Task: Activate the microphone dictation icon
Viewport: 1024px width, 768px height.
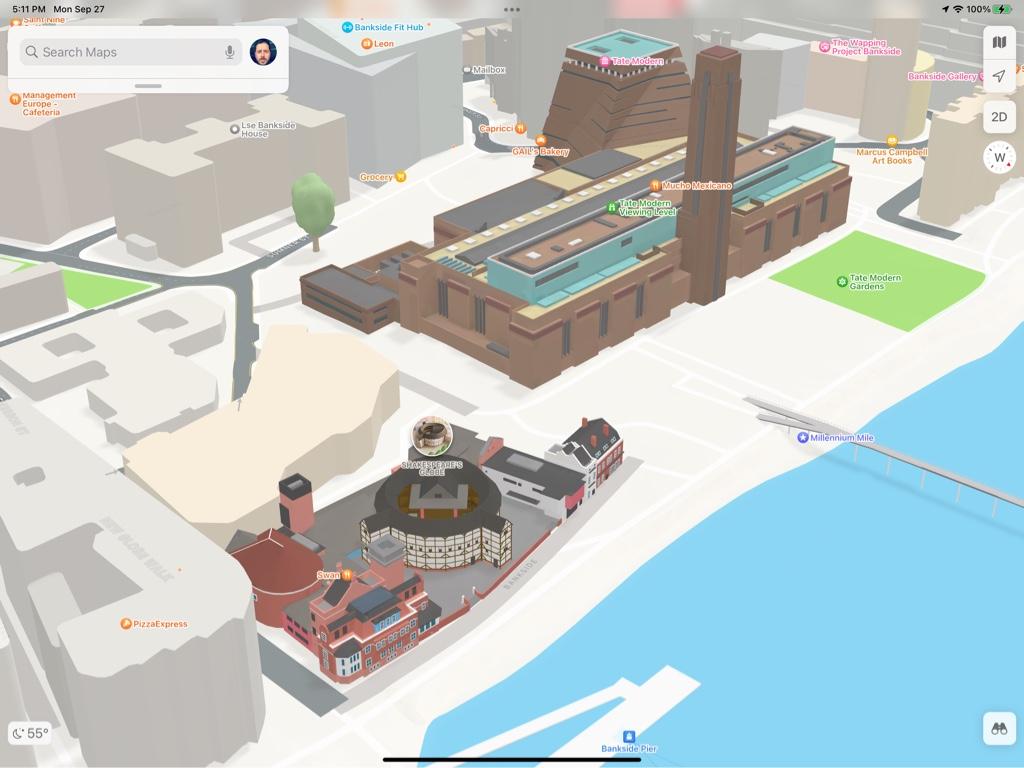Action: 230,52
